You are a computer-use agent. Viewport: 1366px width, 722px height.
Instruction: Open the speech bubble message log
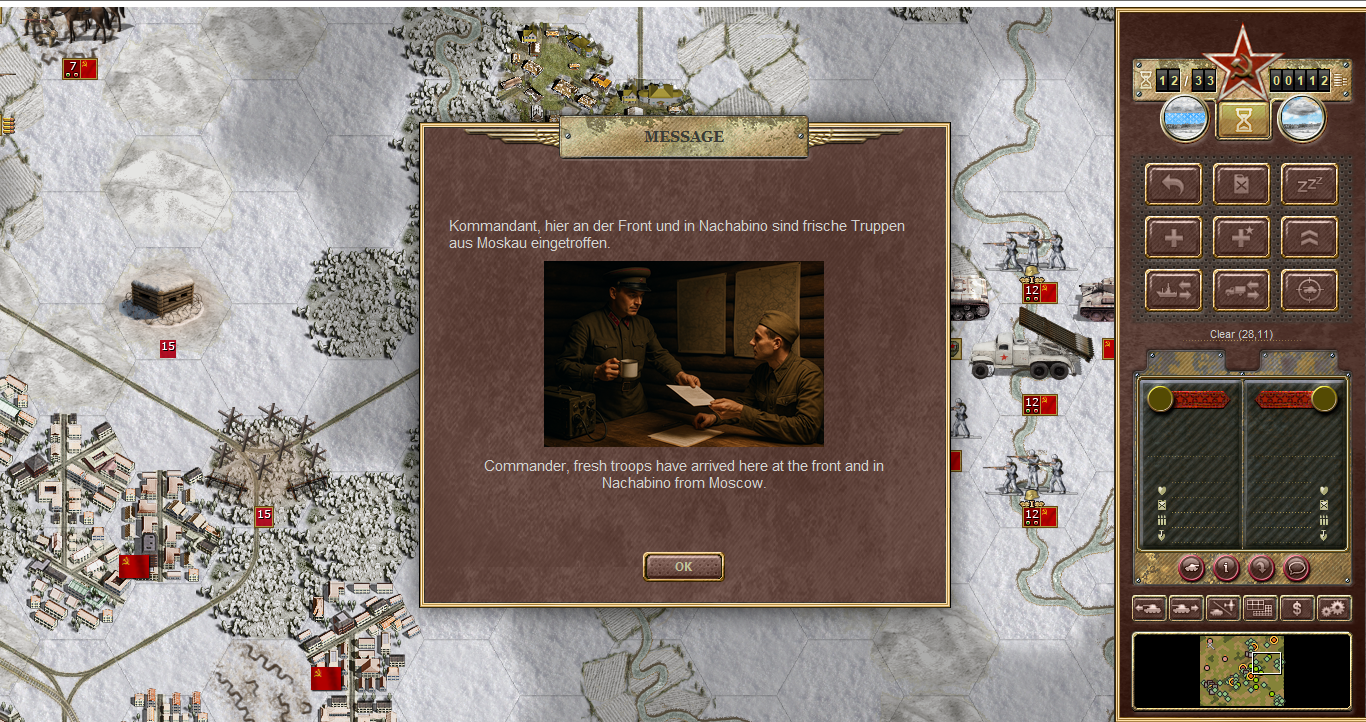1297,568
